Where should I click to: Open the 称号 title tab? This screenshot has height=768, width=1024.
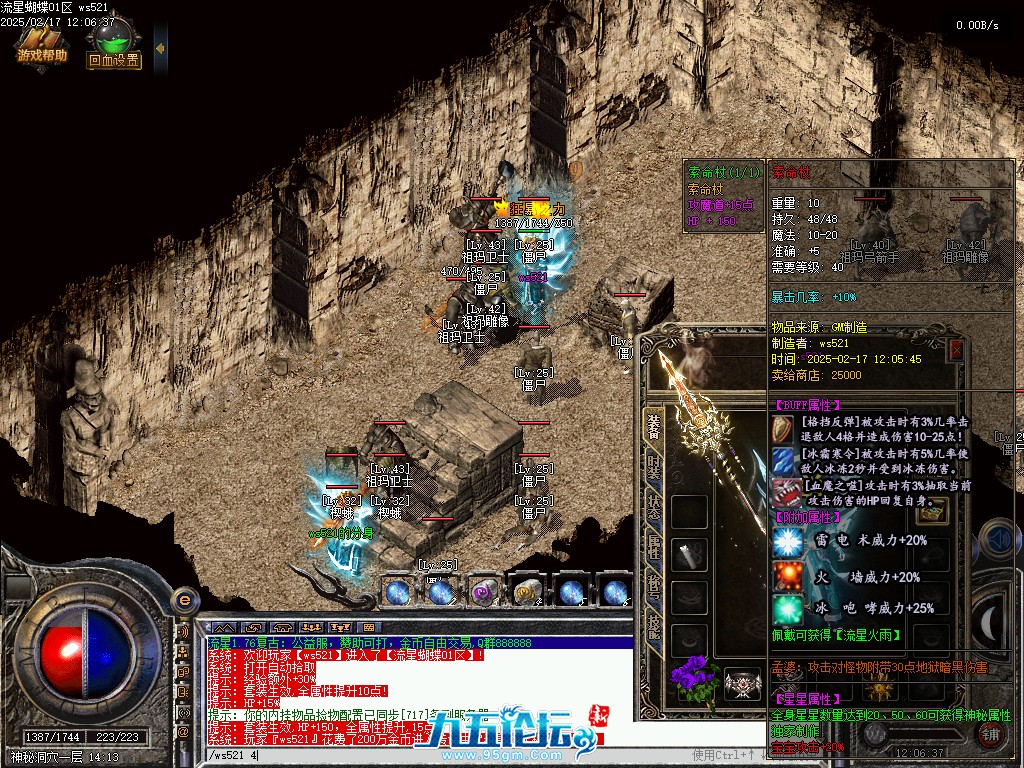654,586
